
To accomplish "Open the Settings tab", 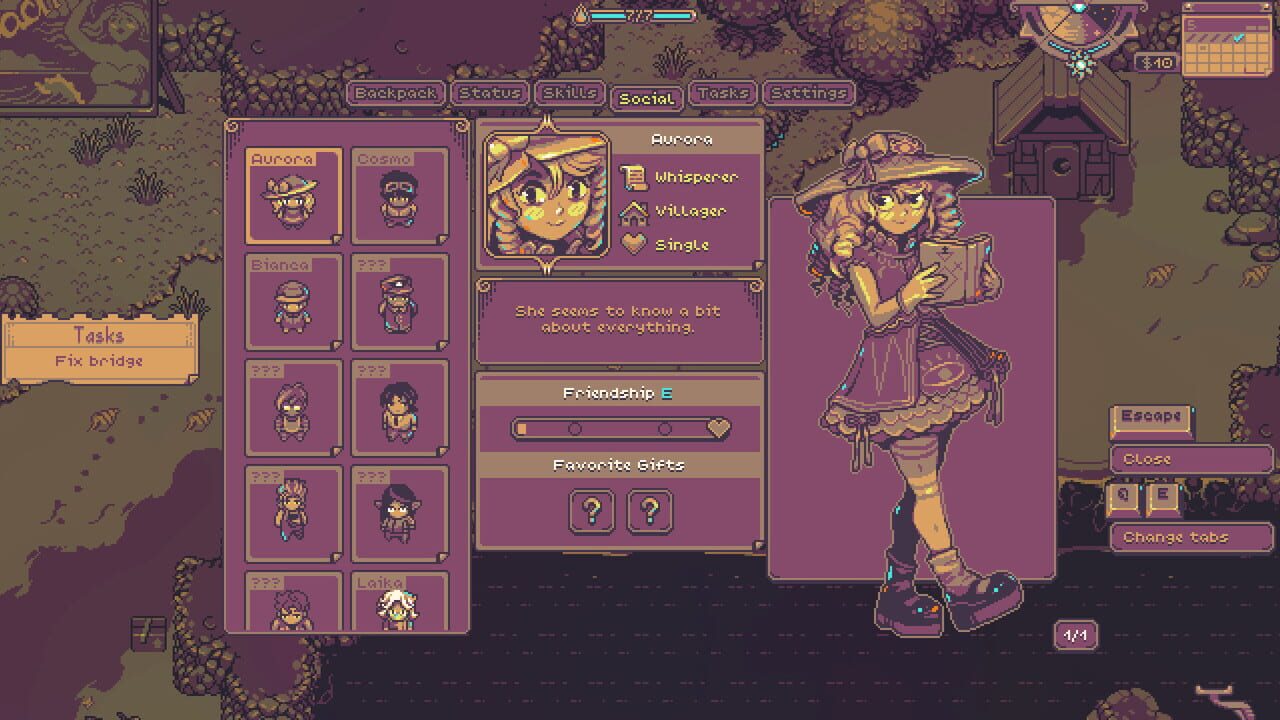I will tap(810, 93).
